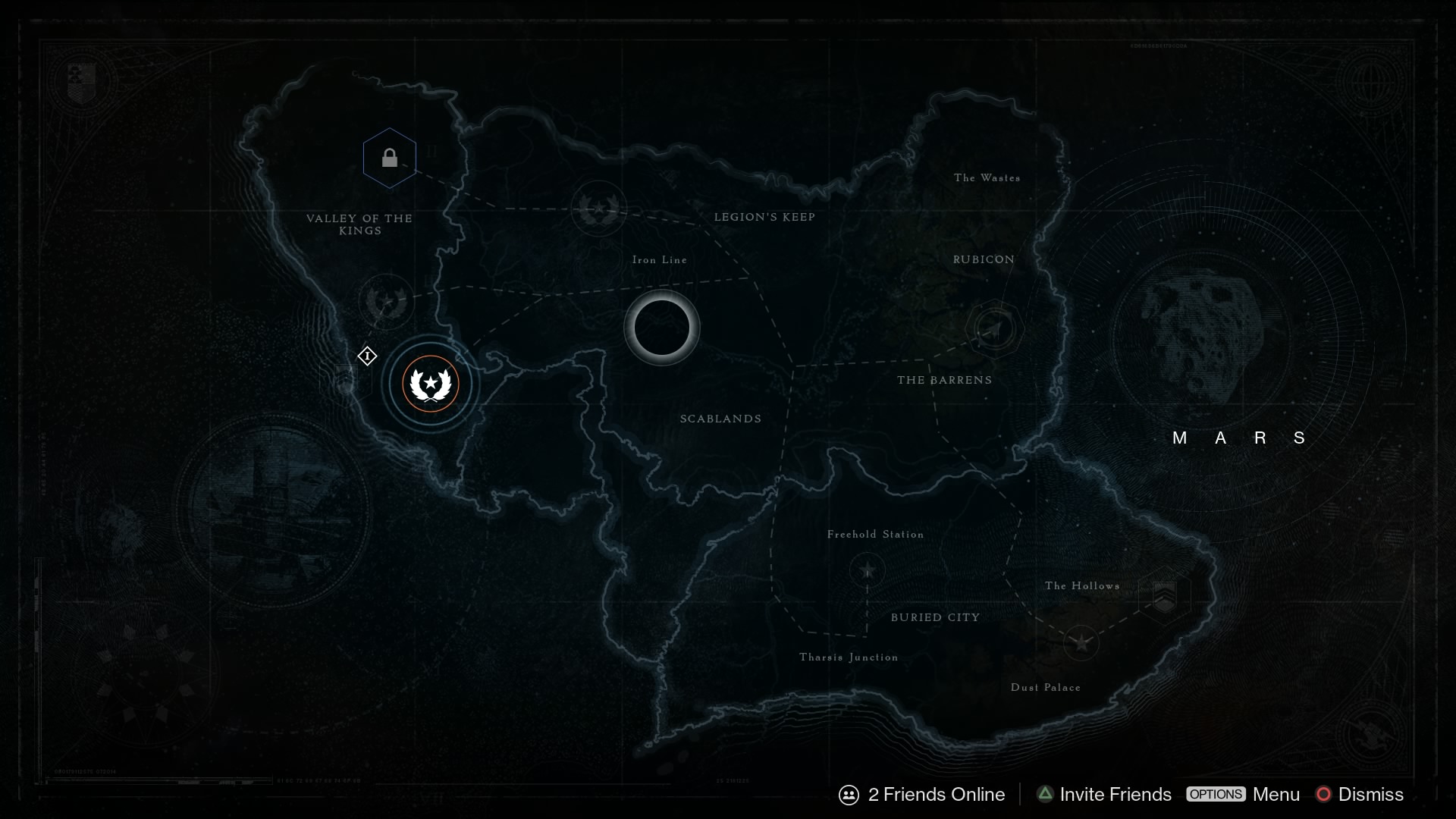
Task: Select the star node under Freehold Station
Action: (867, 570)
